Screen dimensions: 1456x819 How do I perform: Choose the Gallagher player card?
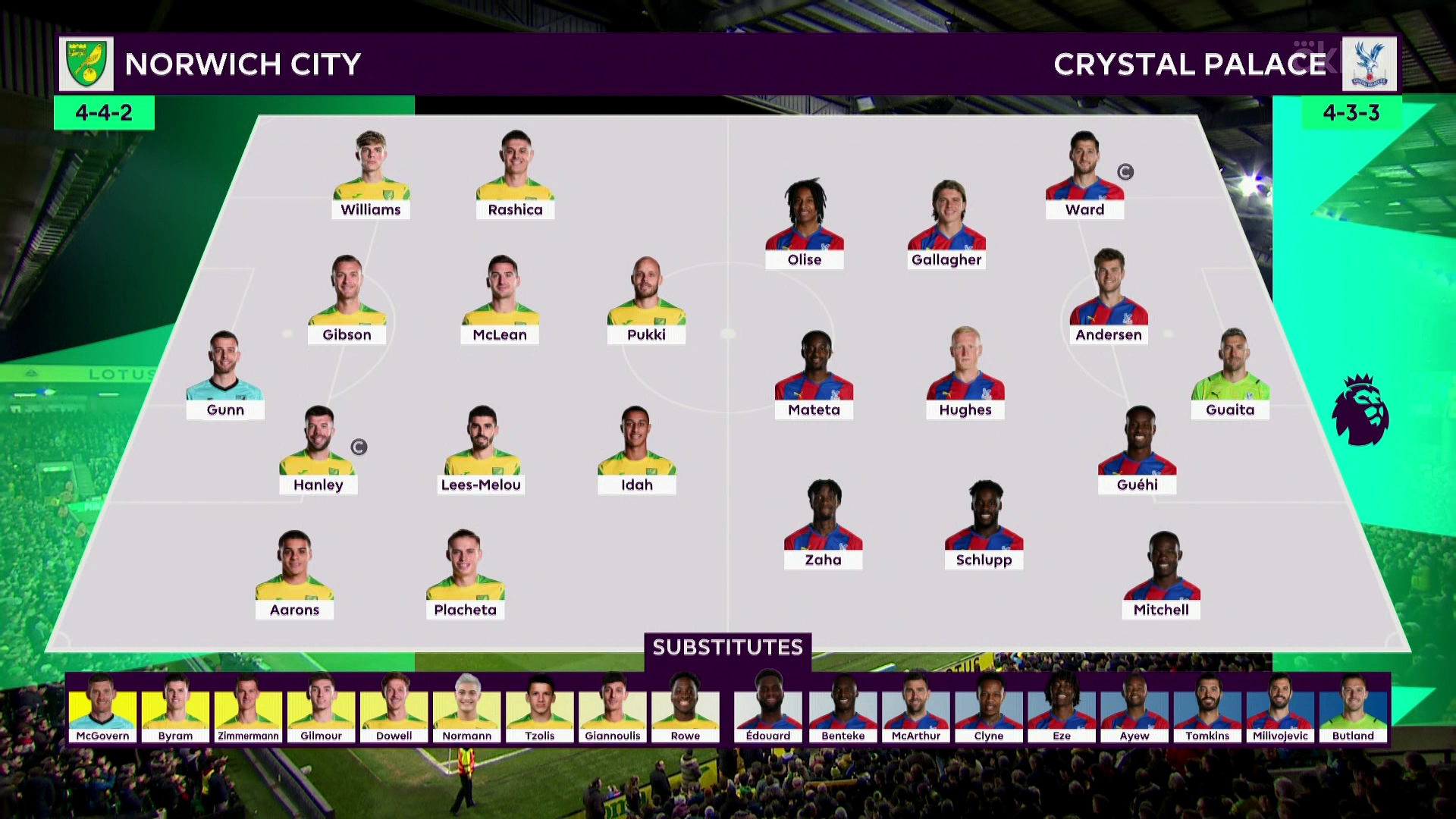click(x=946, y=225)
